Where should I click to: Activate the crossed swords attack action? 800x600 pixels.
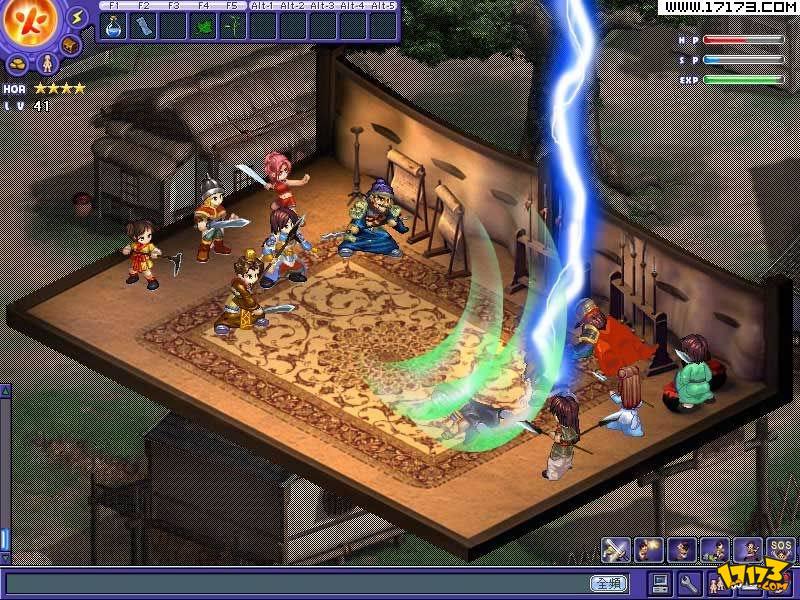tap(615, 549)
